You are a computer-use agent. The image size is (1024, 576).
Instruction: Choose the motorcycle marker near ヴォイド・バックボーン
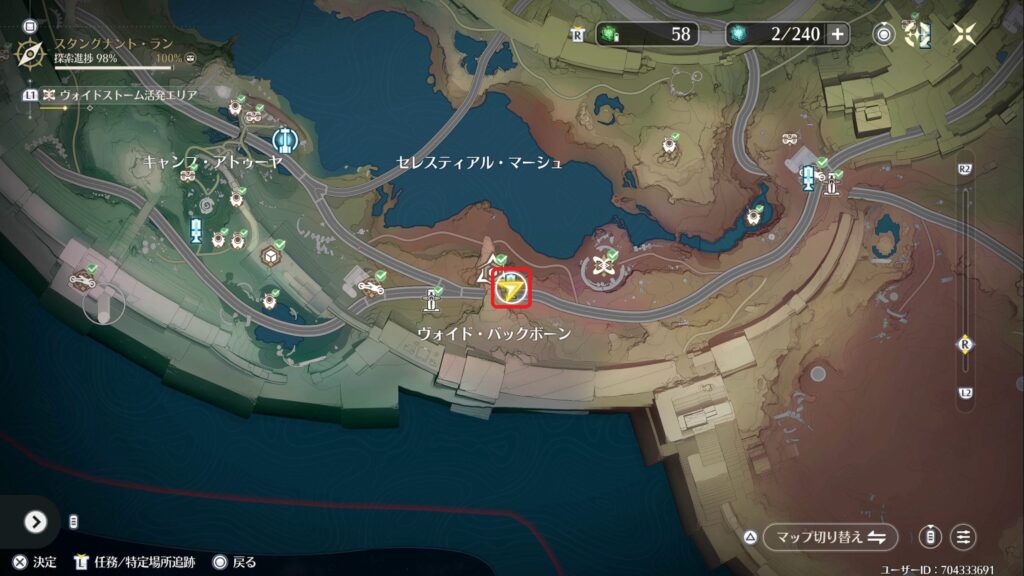pos(371,287)
